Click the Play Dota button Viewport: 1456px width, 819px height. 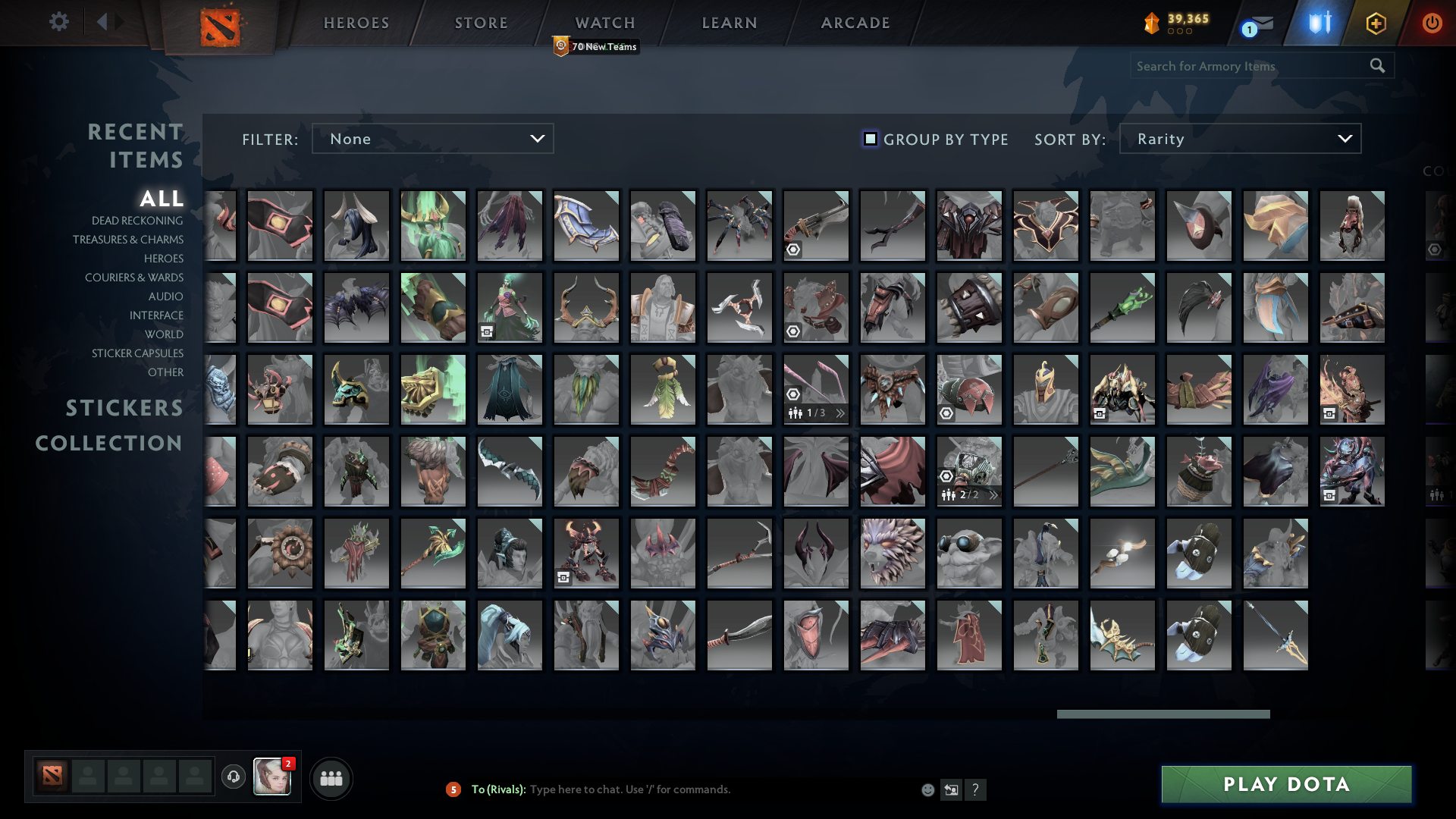pyautogui.click(x=1287, y=785)
